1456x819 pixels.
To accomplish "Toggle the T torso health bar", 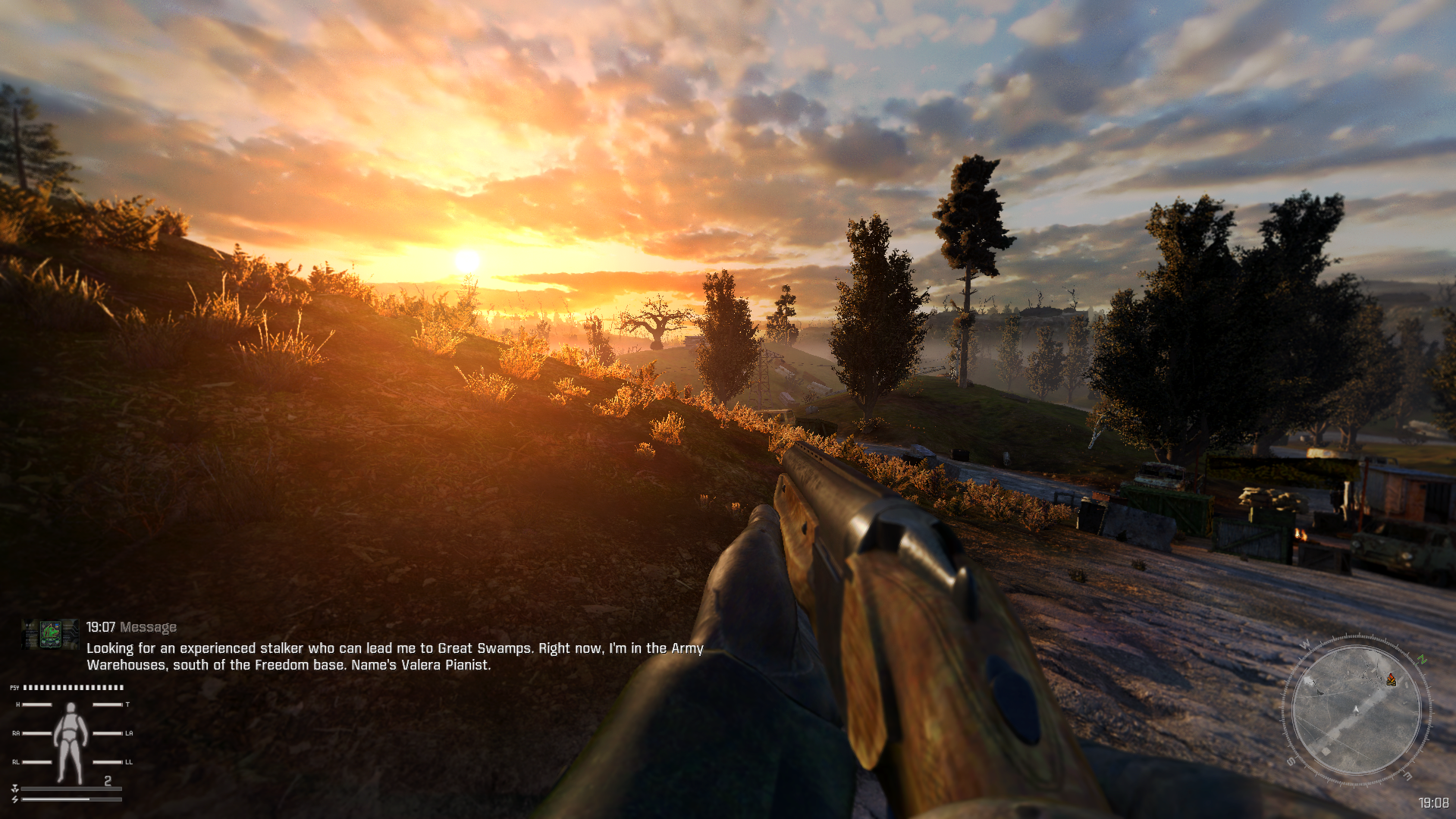I will pyautogui.click(x=107, y=704).
